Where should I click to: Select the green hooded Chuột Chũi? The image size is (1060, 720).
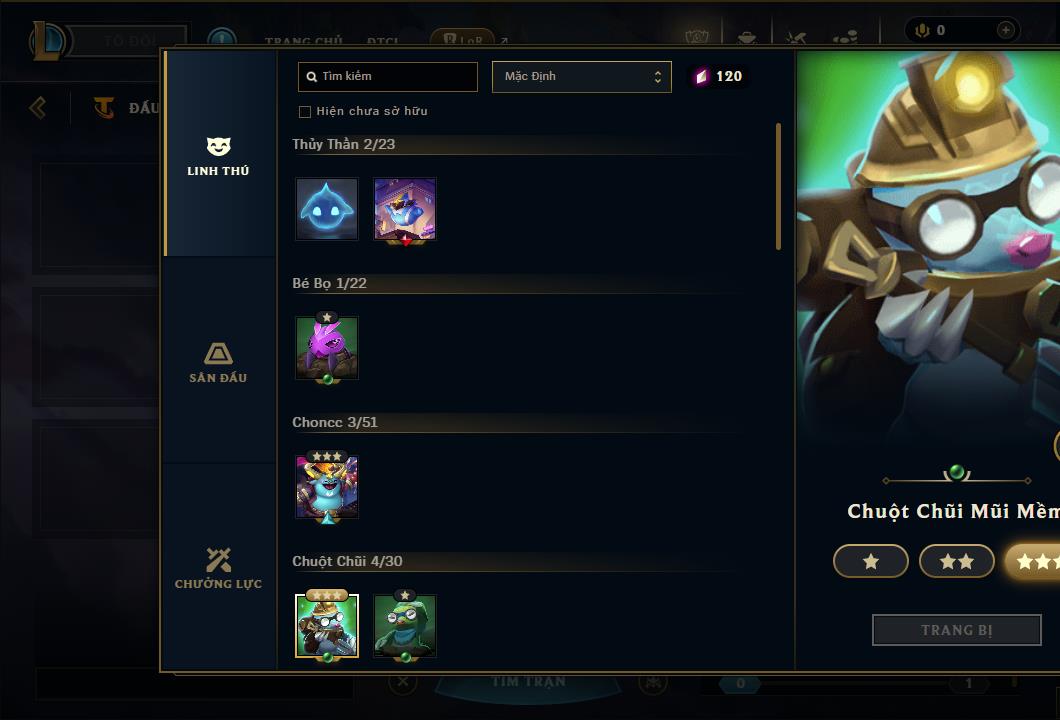pos(405,625)
